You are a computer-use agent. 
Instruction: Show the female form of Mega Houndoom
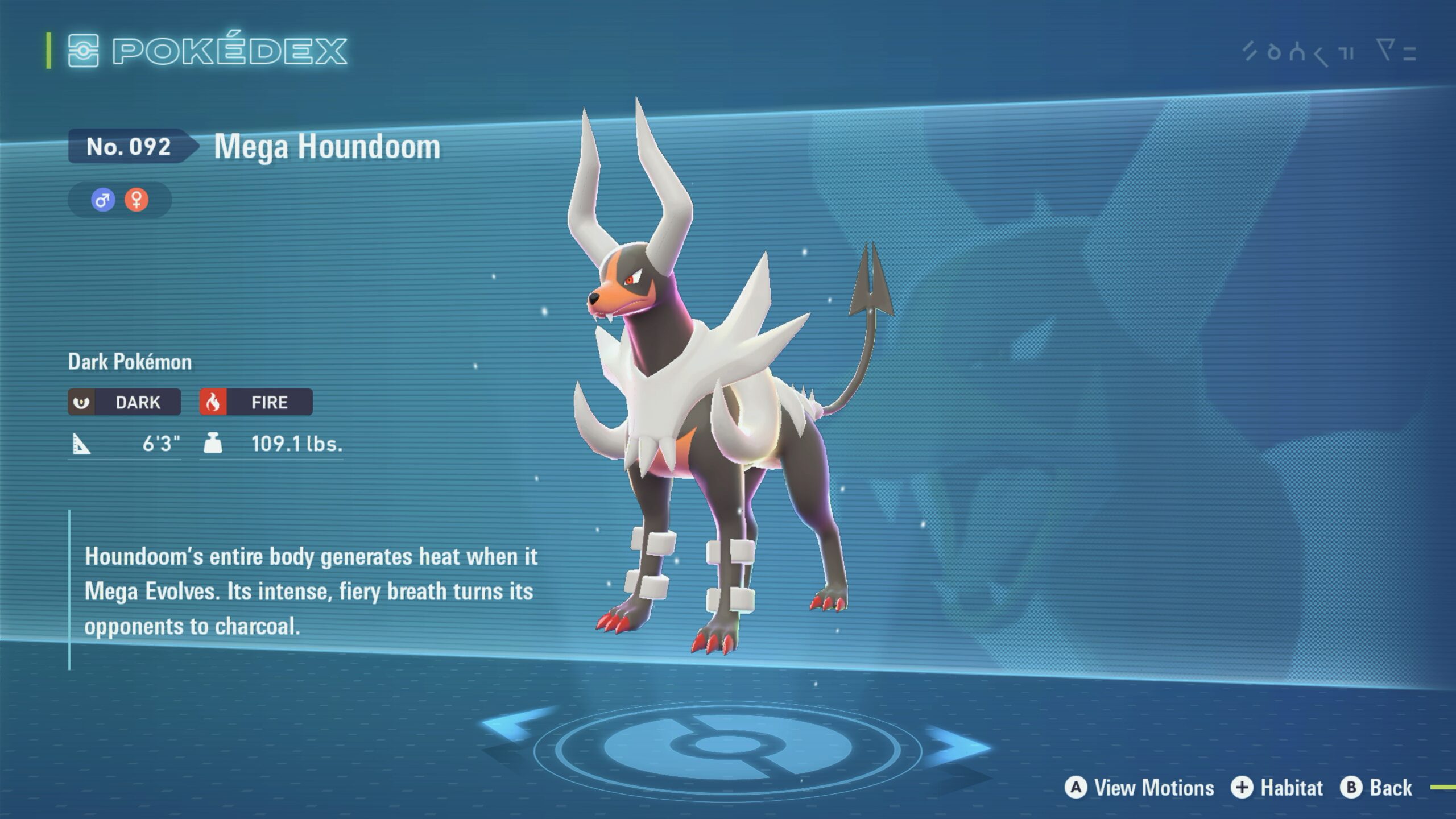(136, 200)
